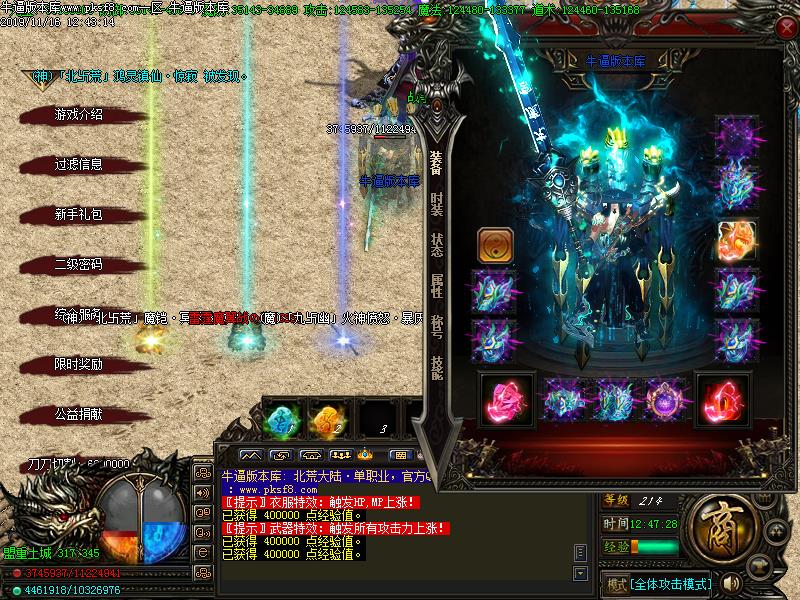Select the orange flame equipment slot
The width and height of the screenshot is (800, 600).
pyautogui.click(x=735, y=240)
